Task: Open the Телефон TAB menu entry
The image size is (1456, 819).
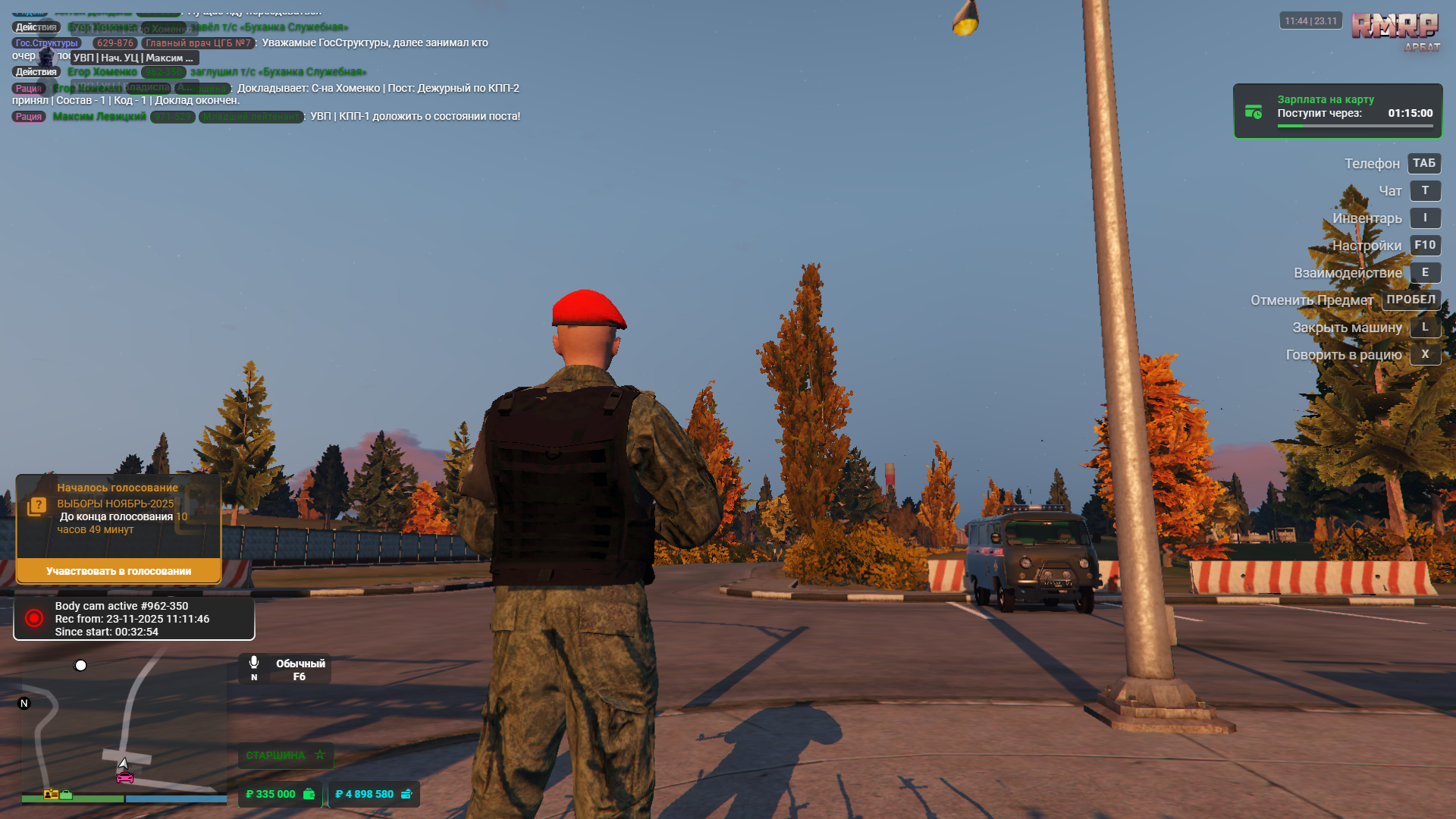Action: coord(1423,163)
